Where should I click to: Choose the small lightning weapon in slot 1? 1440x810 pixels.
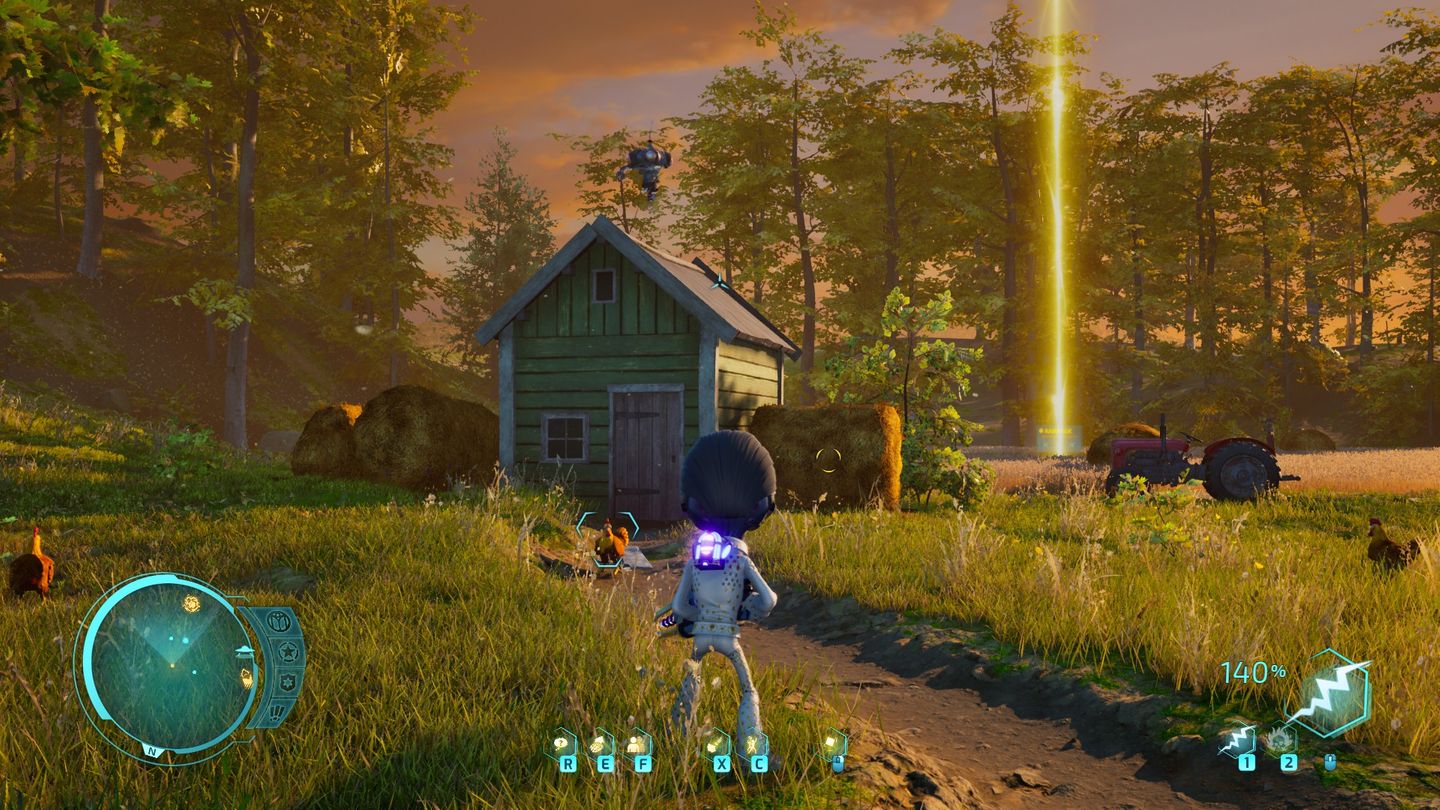click(1241, 741)
